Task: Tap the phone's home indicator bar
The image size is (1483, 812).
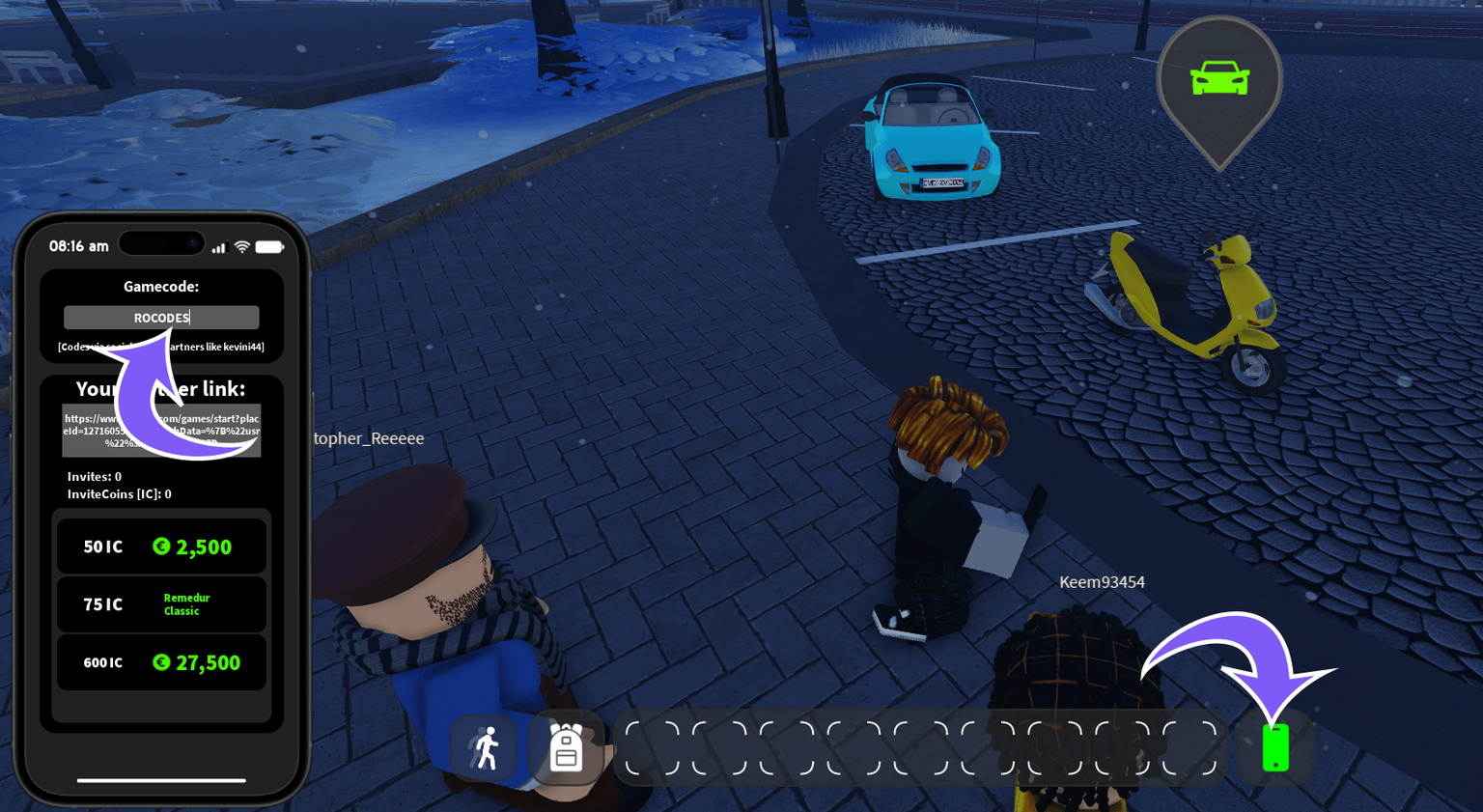Action: 160,780
